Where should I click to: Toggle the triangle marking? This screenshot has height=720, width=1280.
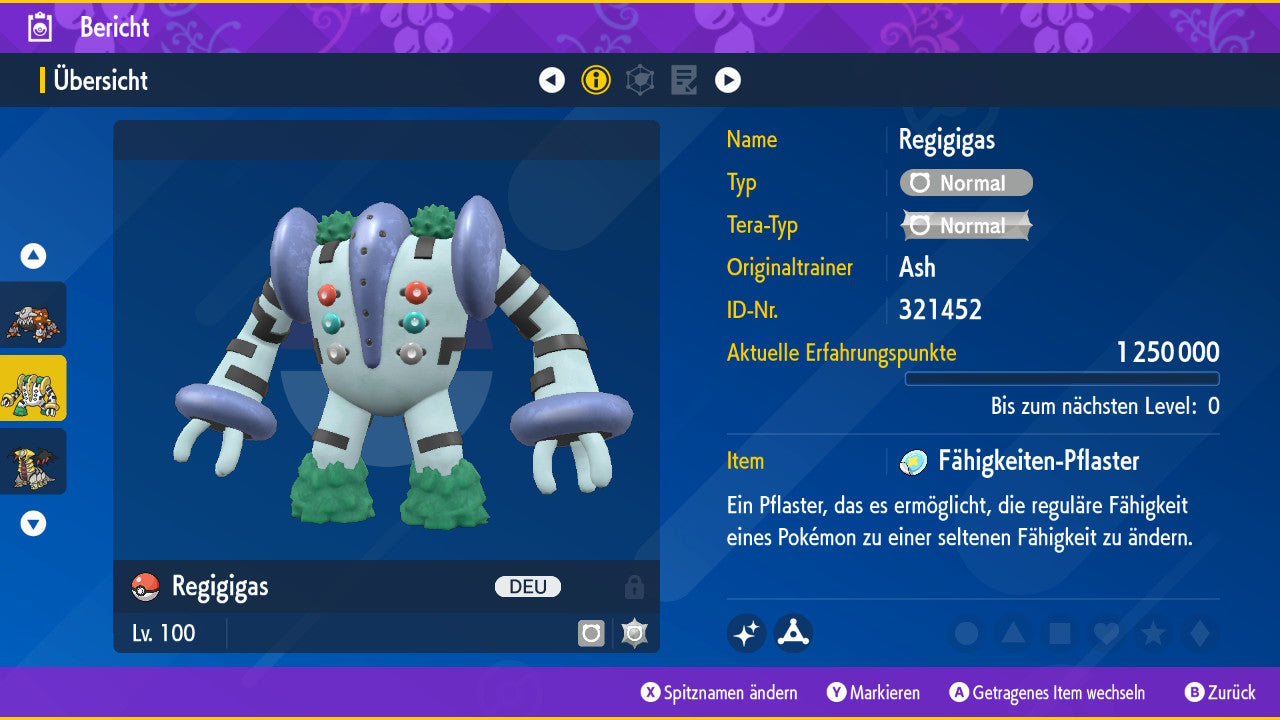pyautogui.click(x=1013, y=633)
